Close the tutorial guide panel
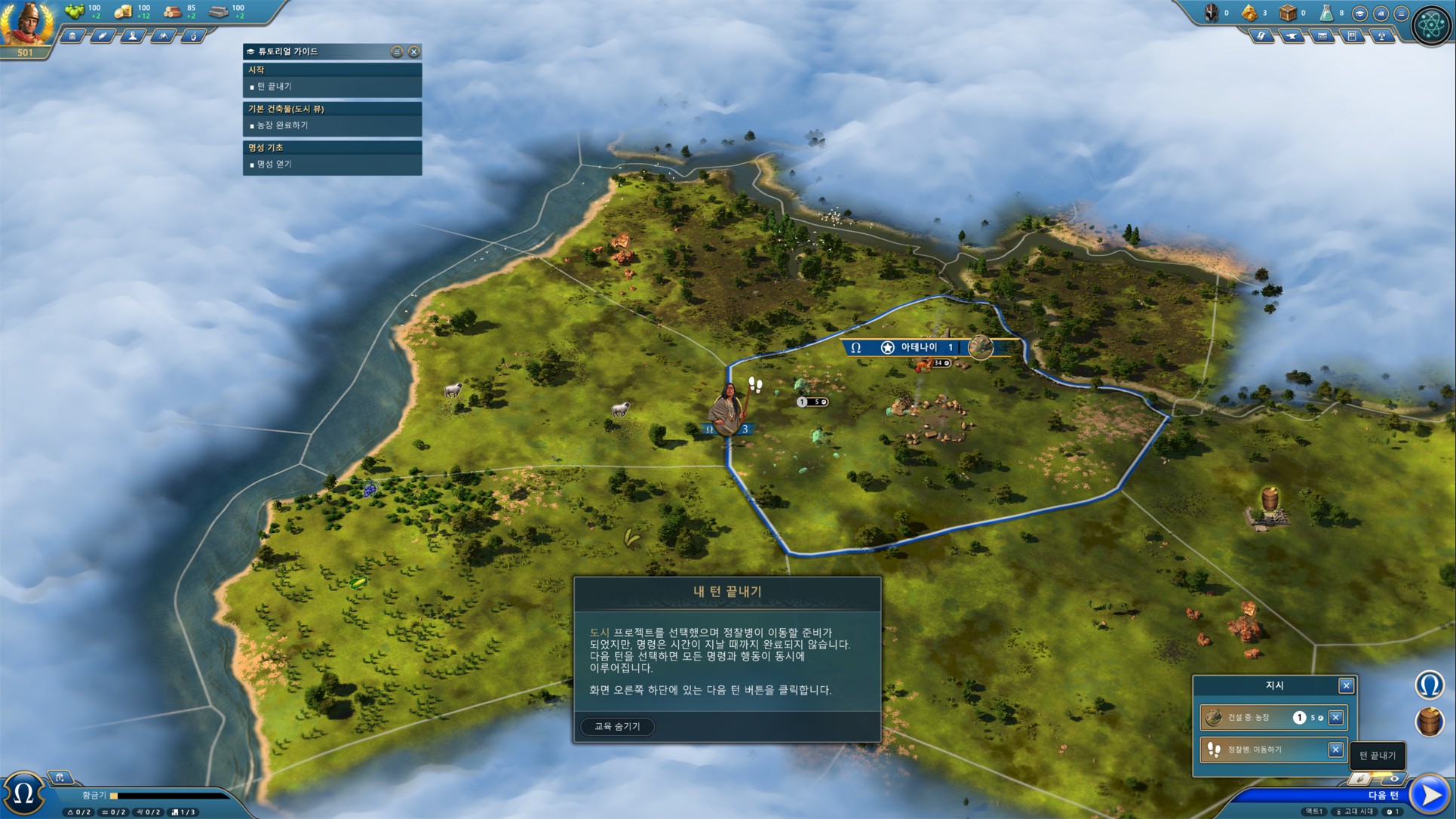This screenshot has width=1456, height=819. tap(414, 51)
